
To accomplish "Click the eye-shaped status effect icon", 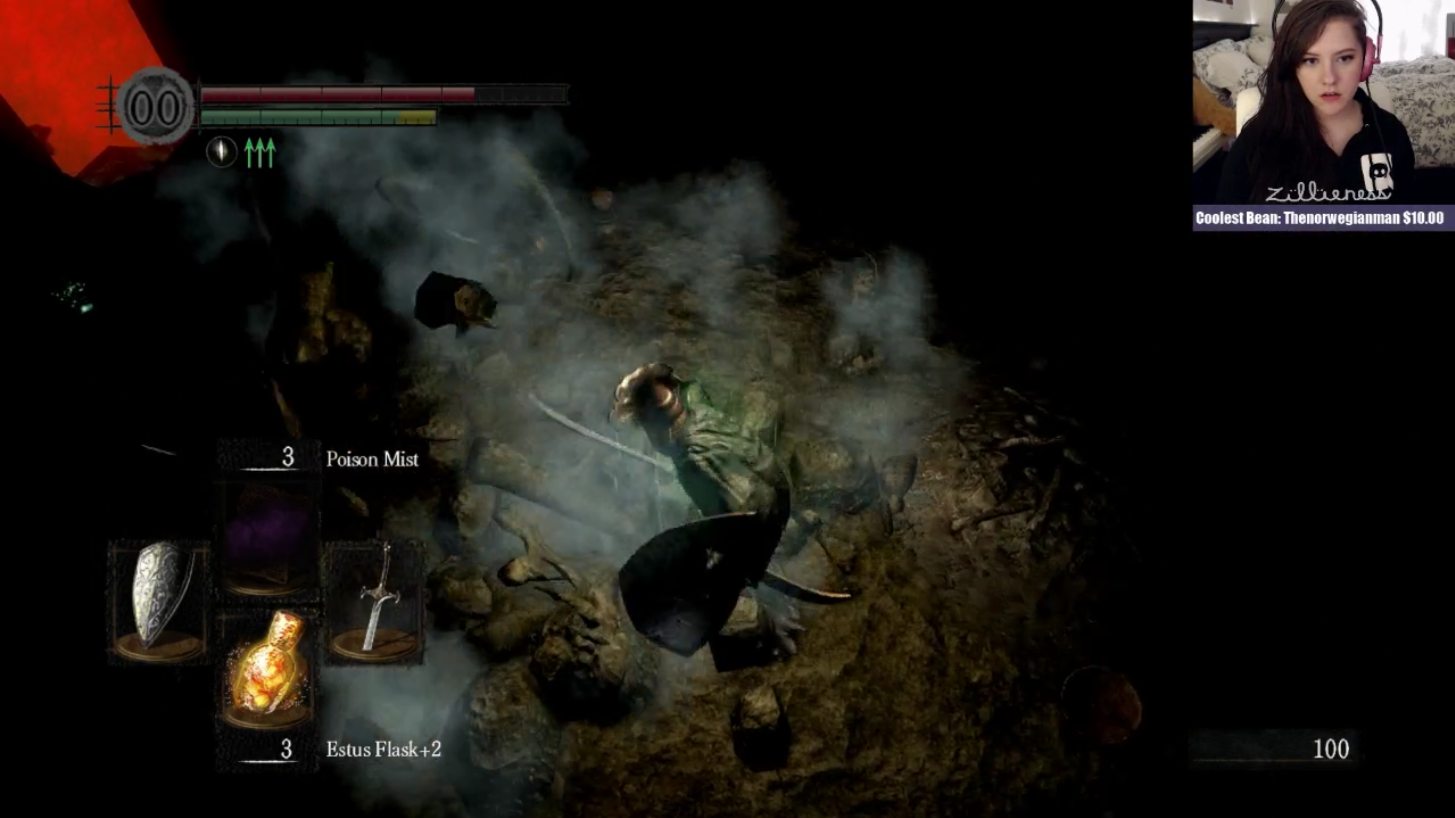I will point(222,152).
